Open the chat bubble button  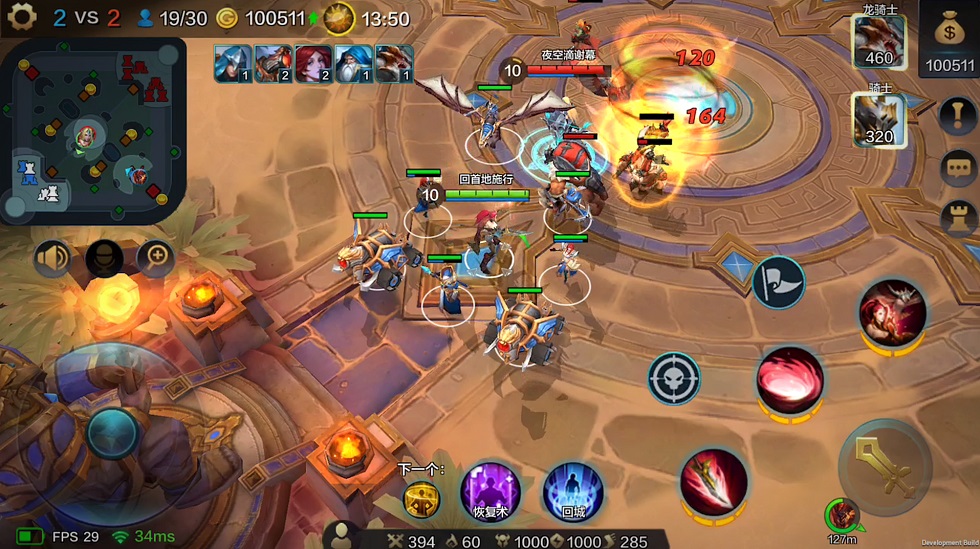click(x=958, y=167)
